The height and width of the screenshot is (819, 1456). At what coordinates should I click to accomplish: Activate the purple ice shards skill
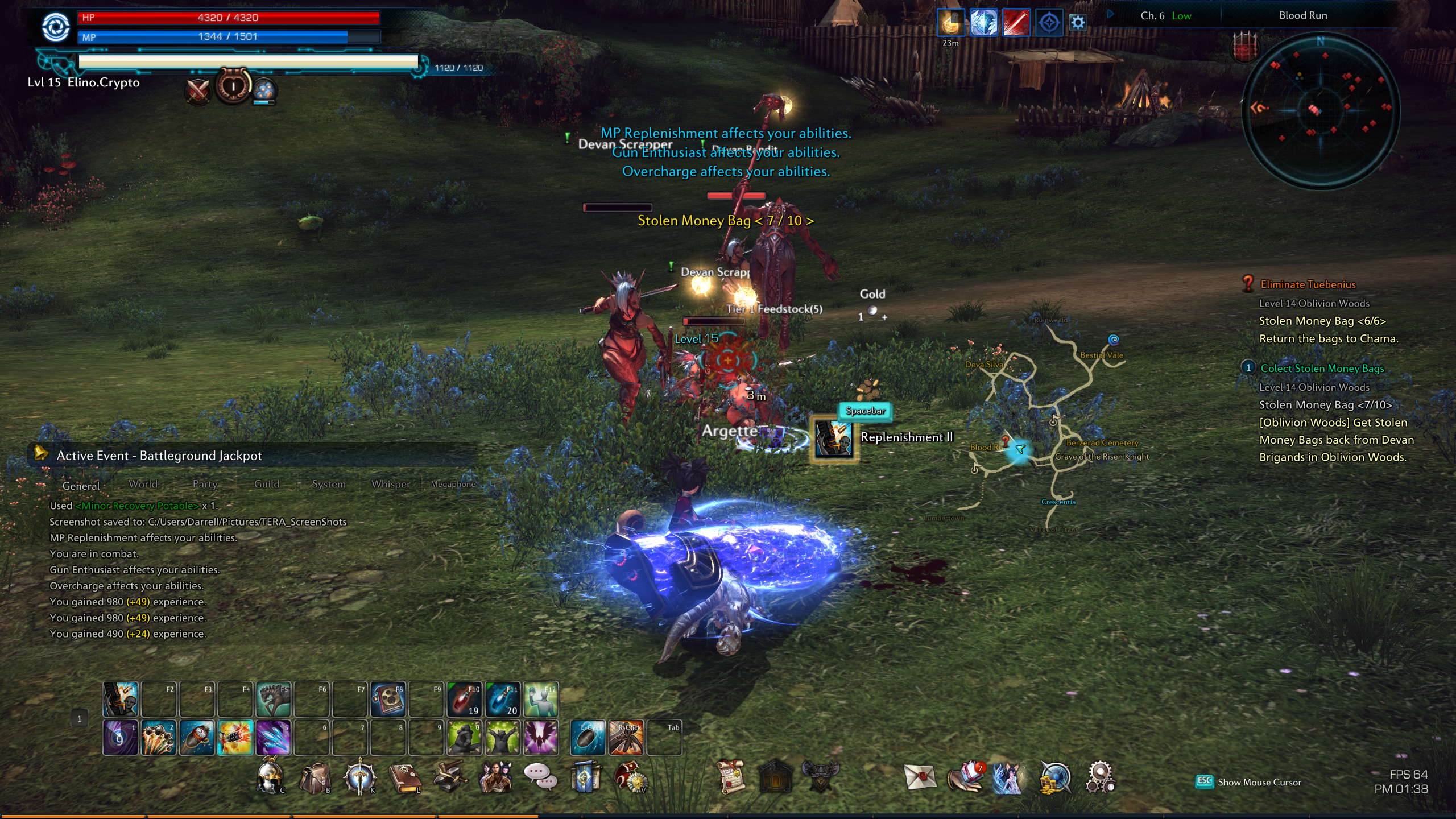(274, 738)
